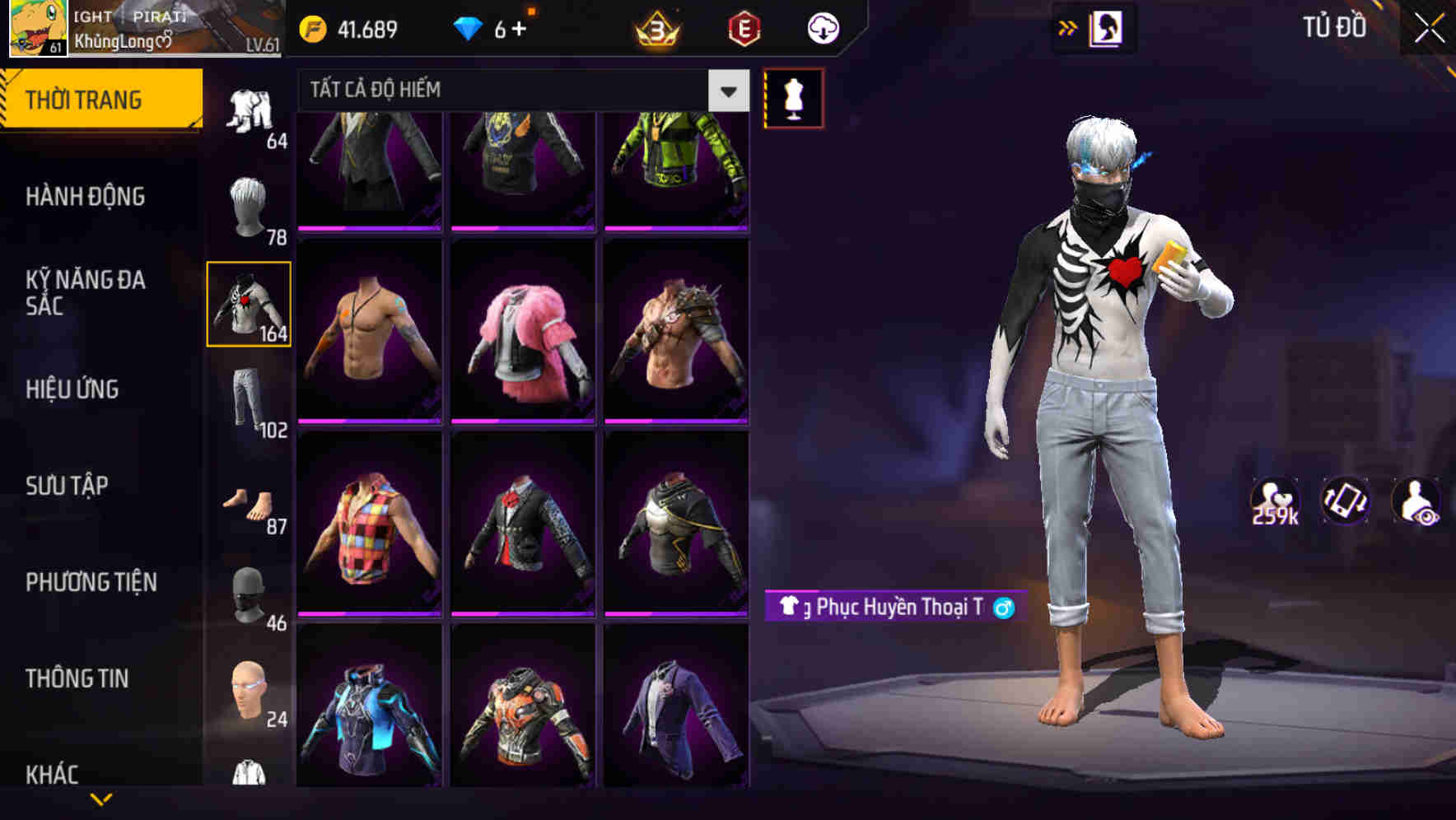Click the 259k likes button

(1276, 504)
